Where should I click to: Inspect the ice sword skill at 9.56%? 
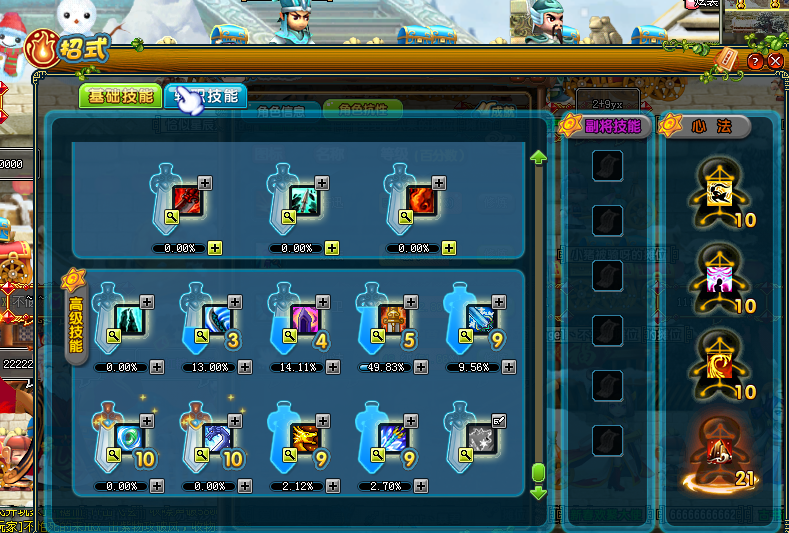(481, 319)
